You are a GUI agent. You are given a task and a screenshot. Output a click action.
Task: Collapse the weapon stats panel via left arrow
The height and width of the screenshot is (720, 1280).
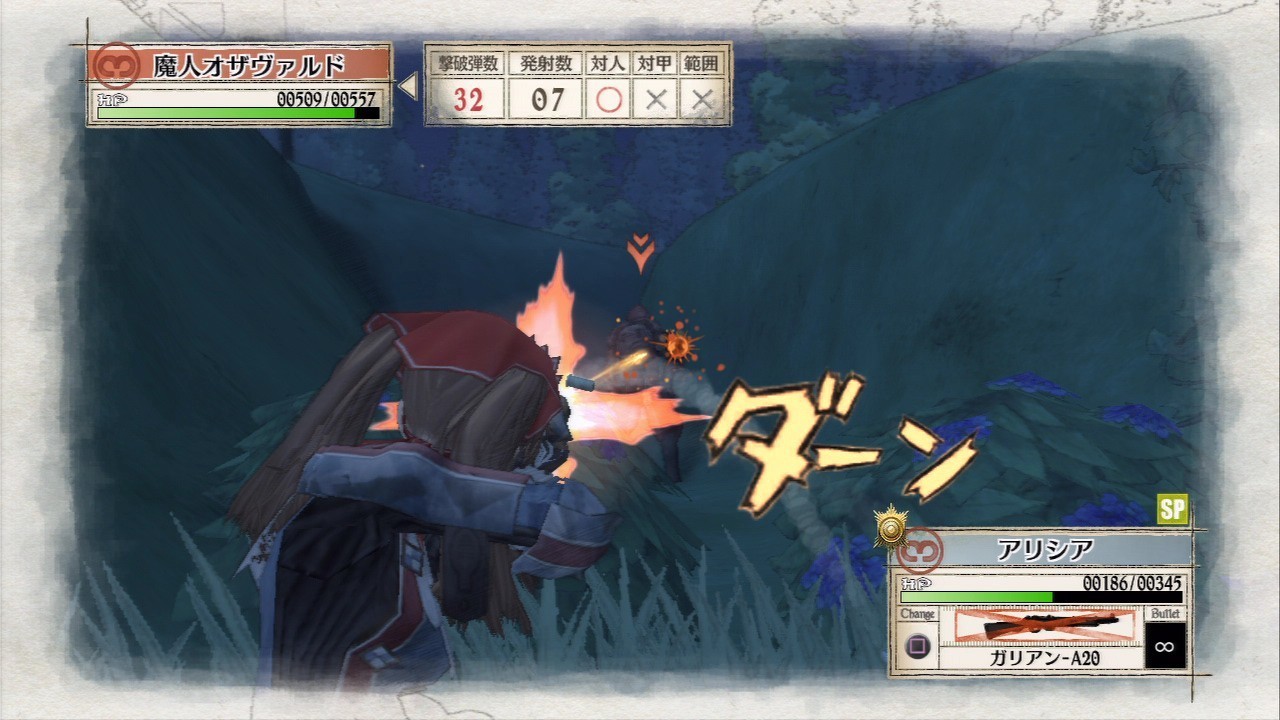409,85
